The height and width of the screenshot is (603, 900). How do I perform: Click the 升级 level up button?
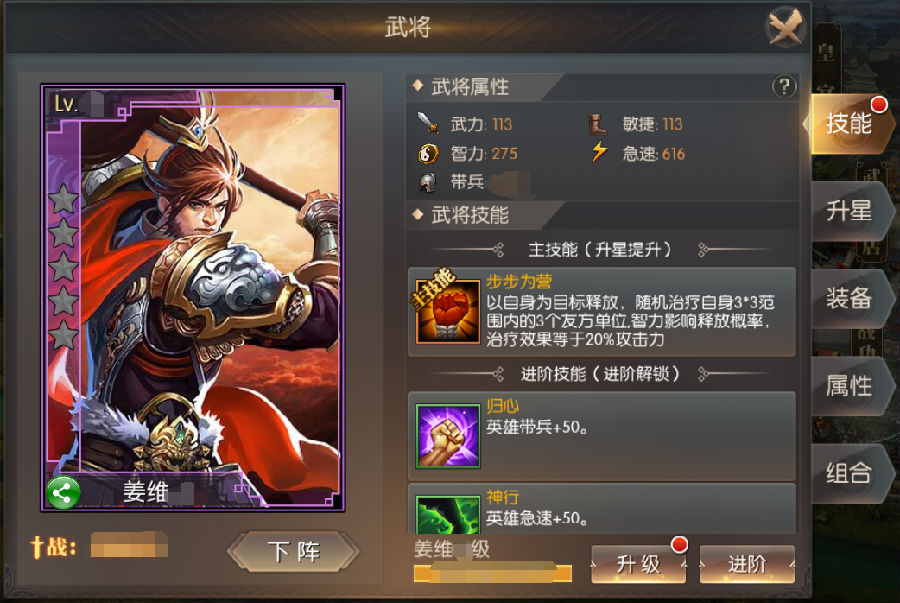click(639, 565)
